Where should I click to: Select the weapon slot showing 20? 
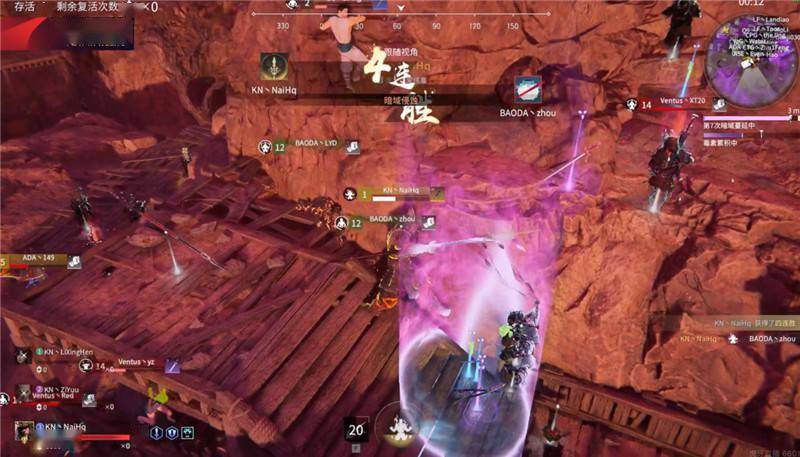(356, 429)
